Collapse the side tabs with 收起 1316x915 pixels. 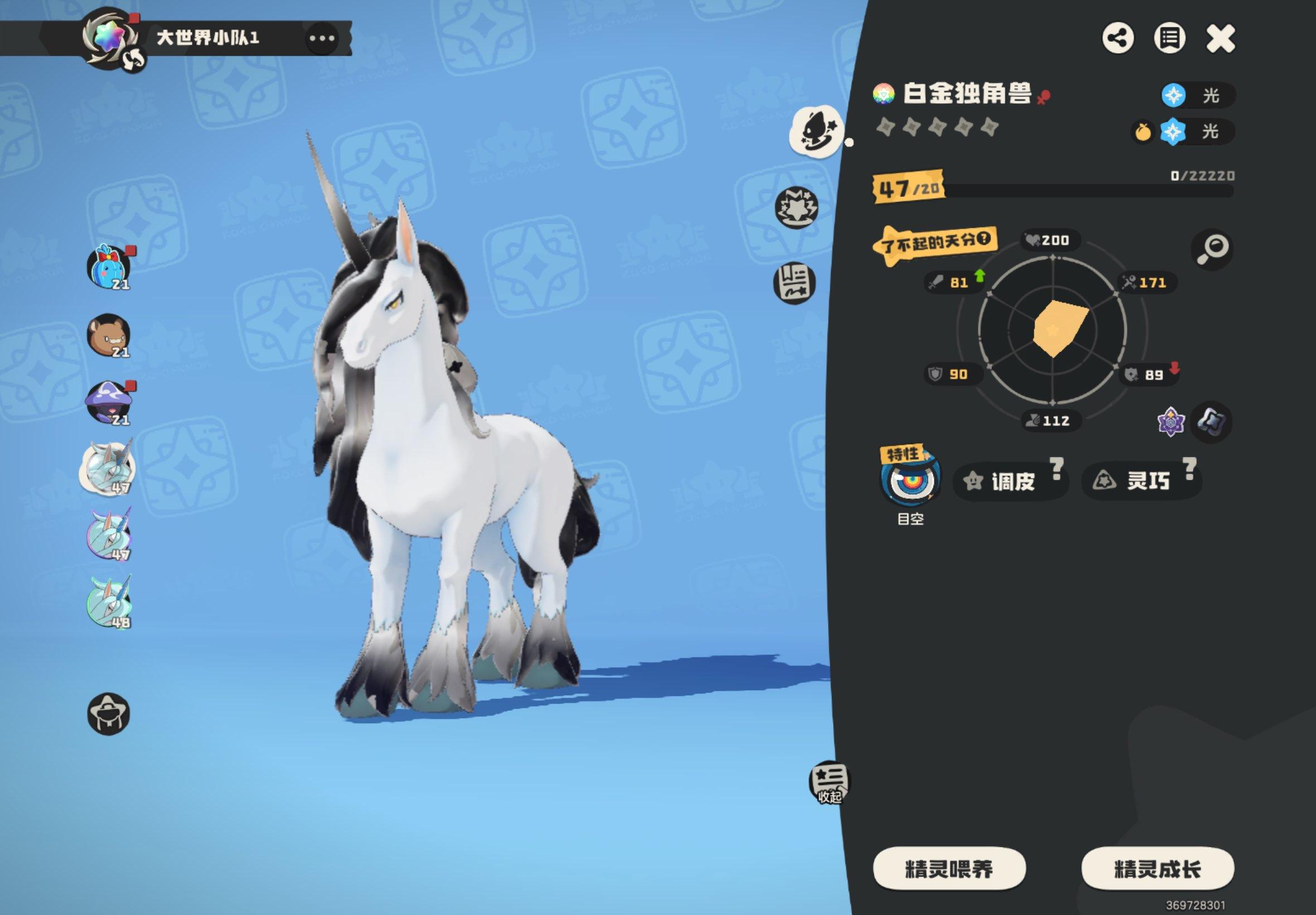pyautogui.click(x=829, y=783)
